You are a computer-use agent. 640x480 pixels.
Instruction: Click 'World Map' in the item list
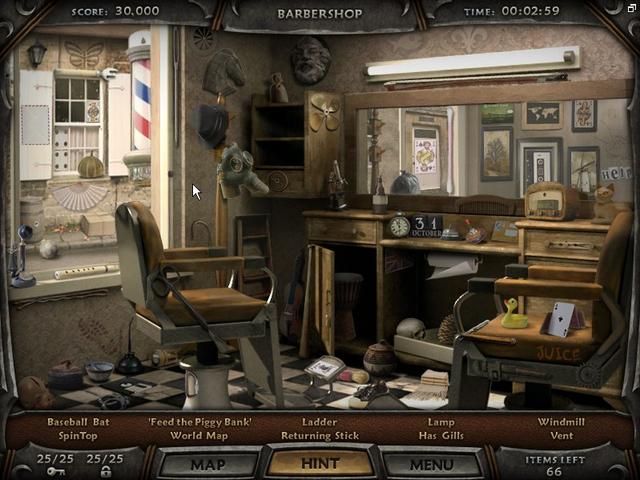click(200, 436)
